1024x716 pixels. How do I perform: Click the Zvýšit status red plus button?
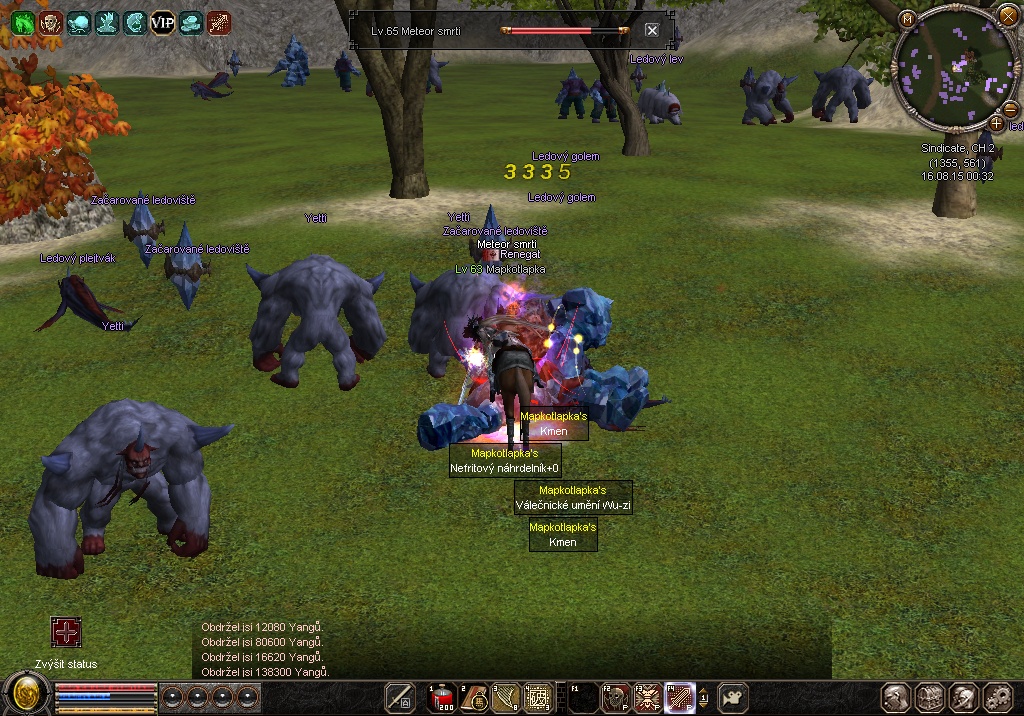[66, 632]
